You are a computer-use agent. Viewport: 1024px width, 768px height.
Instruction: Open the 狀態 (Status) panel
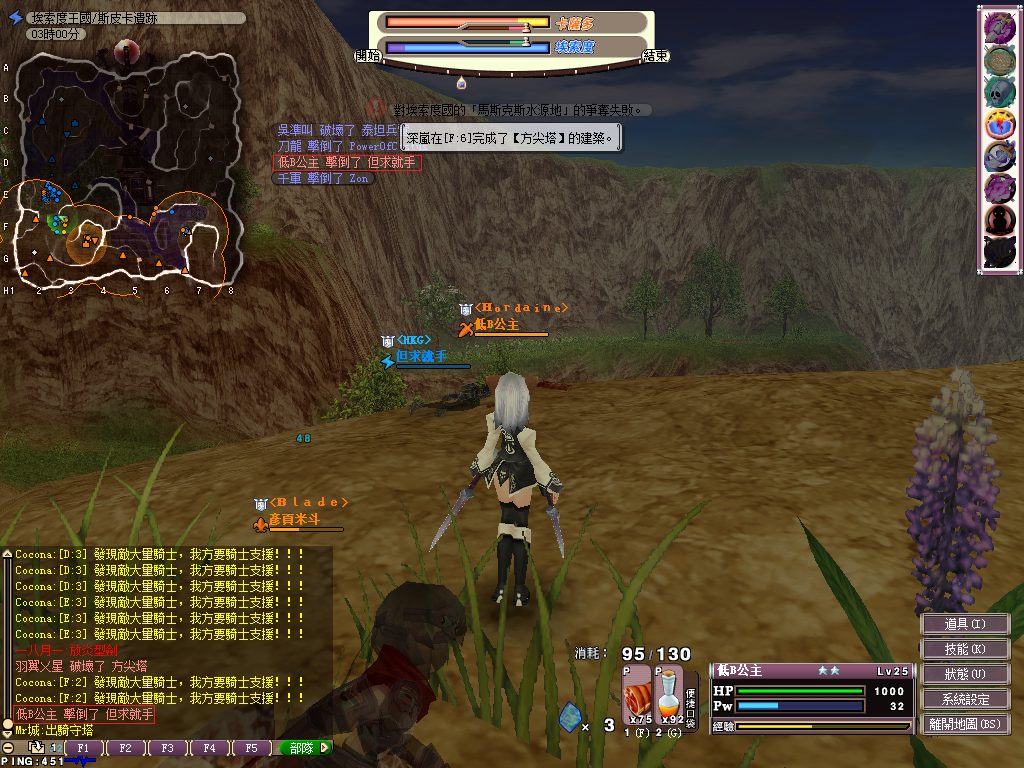964,674
